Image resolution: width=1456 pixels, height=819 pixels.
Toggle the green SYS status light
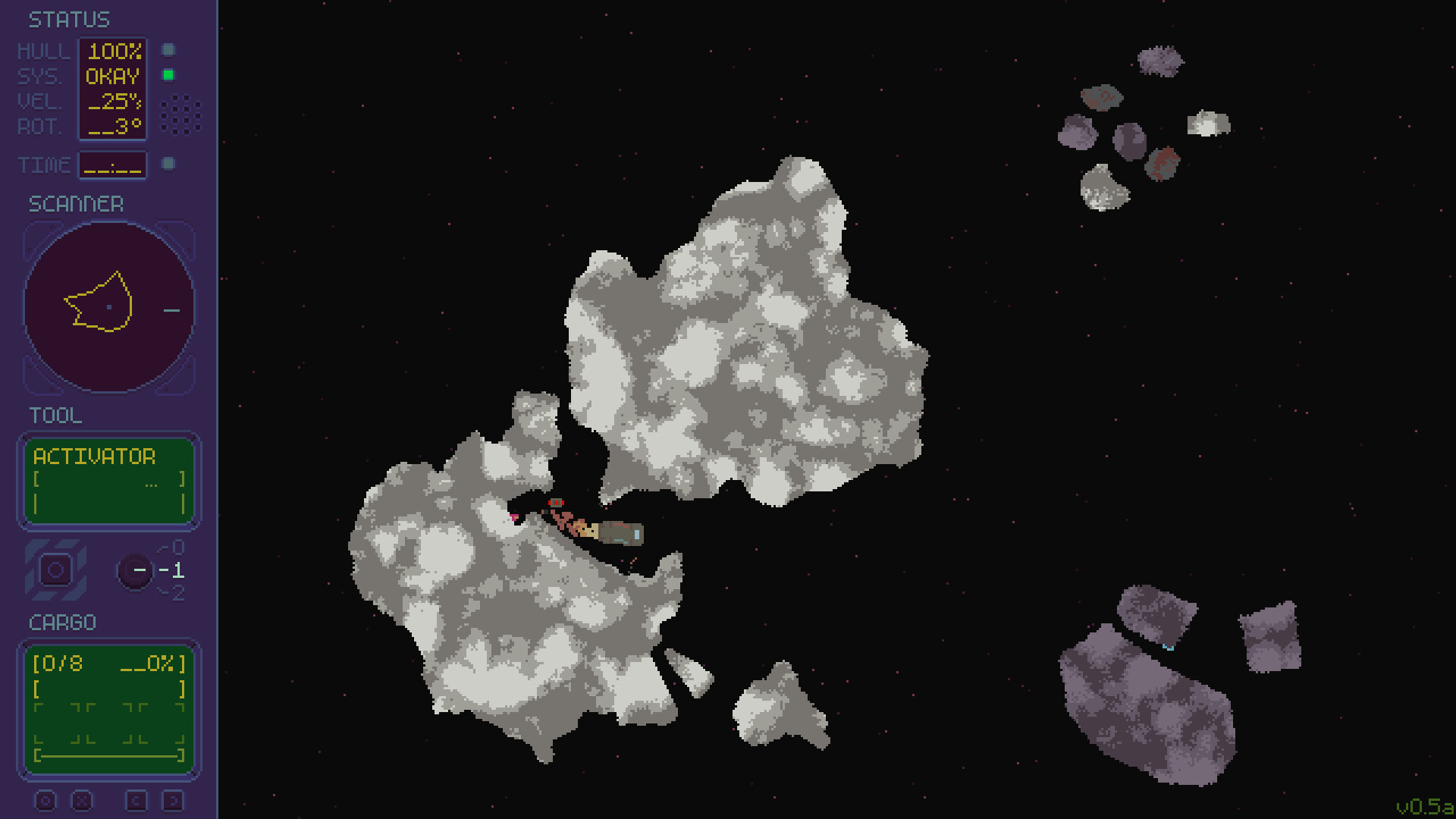pyautogui.click(x=168, y=75)
